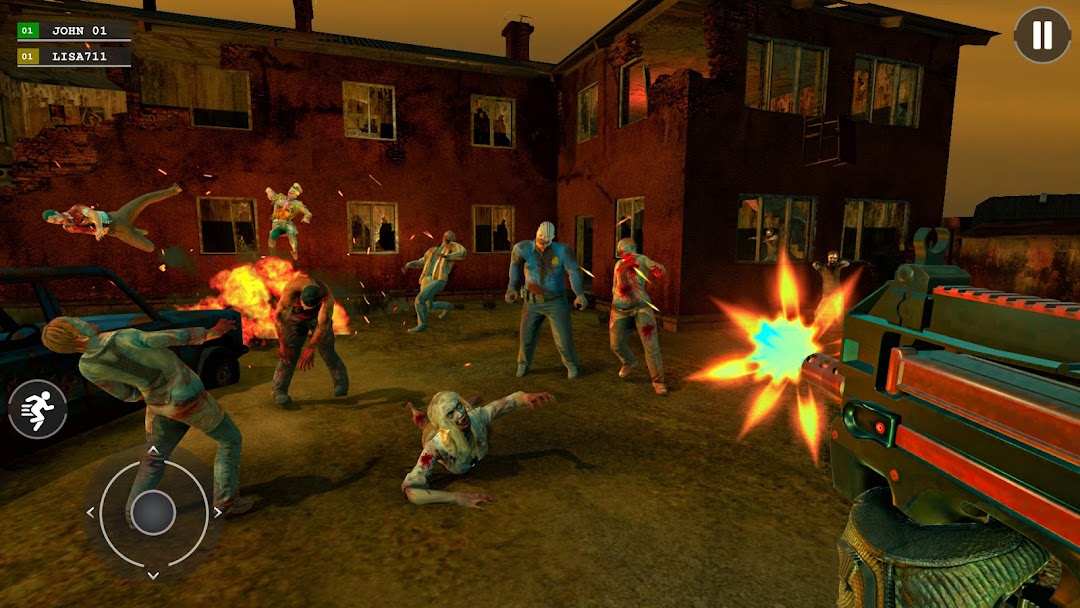
Task: Pause the game with the pause button
Action: click(1042, 35)
